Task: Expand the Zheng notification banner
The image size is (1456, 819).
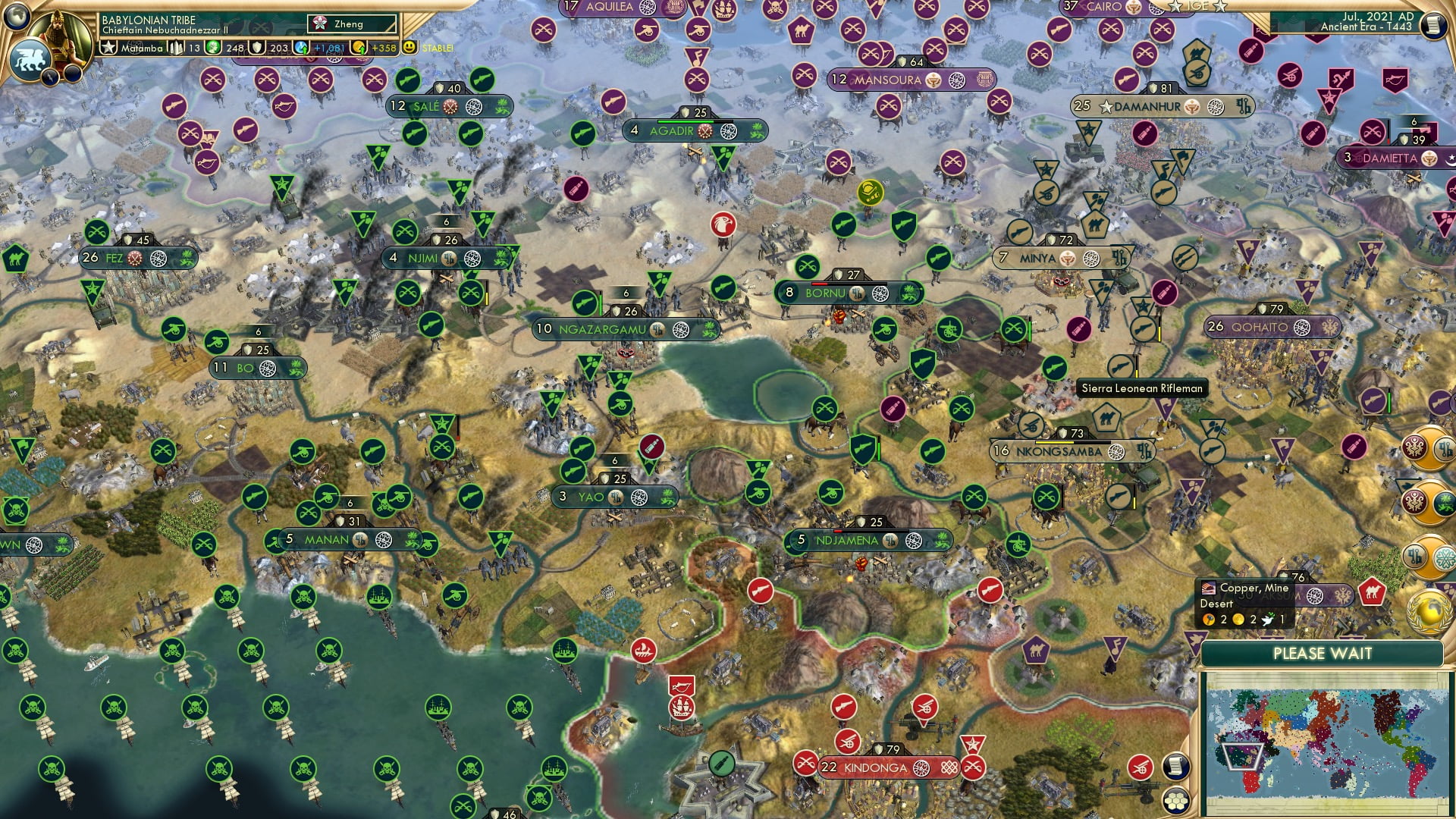Action: pyautogui.click(x=353, y=24)
